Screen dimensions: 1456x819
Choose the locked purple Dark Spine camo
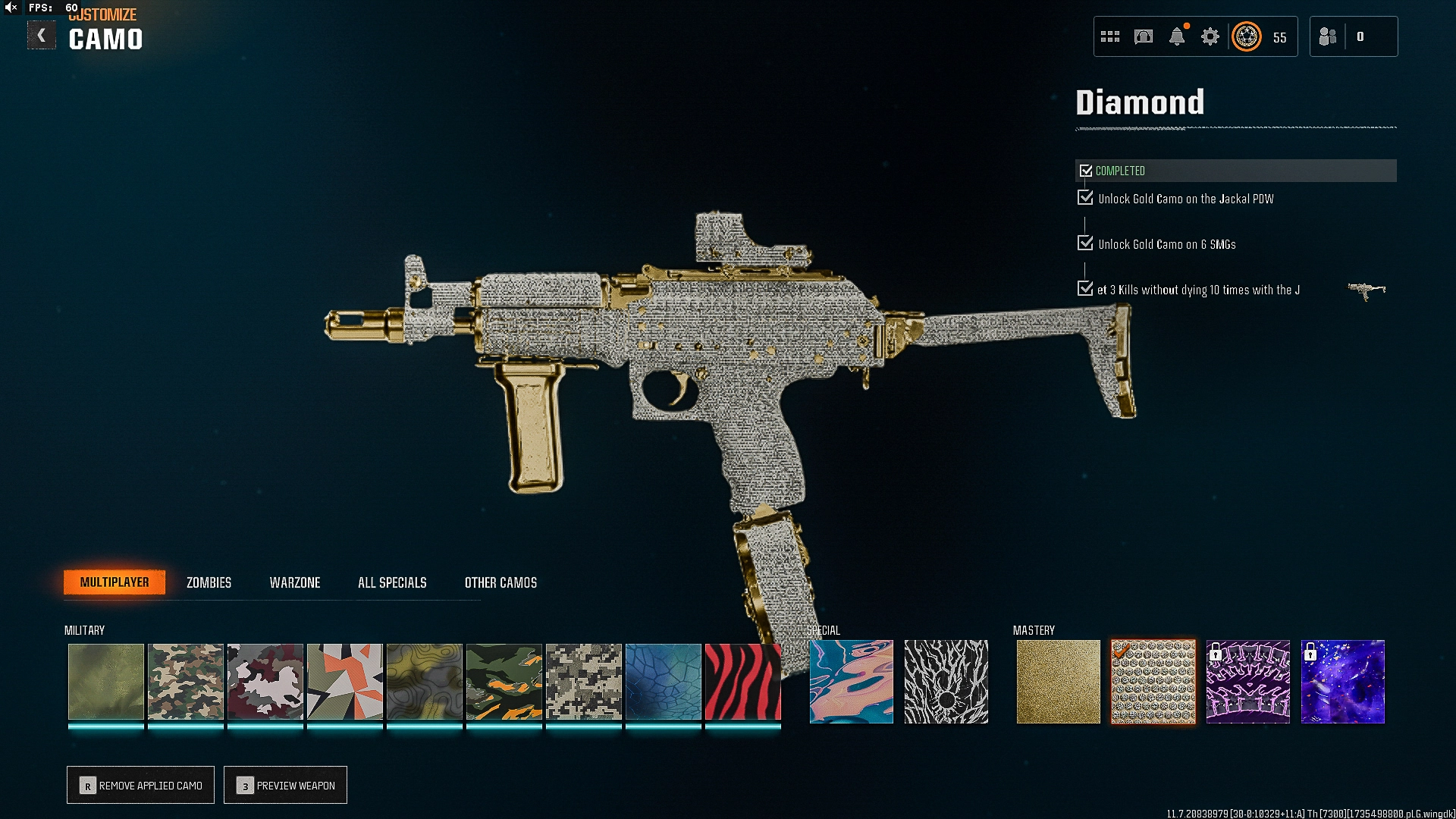click(1247, 681)
